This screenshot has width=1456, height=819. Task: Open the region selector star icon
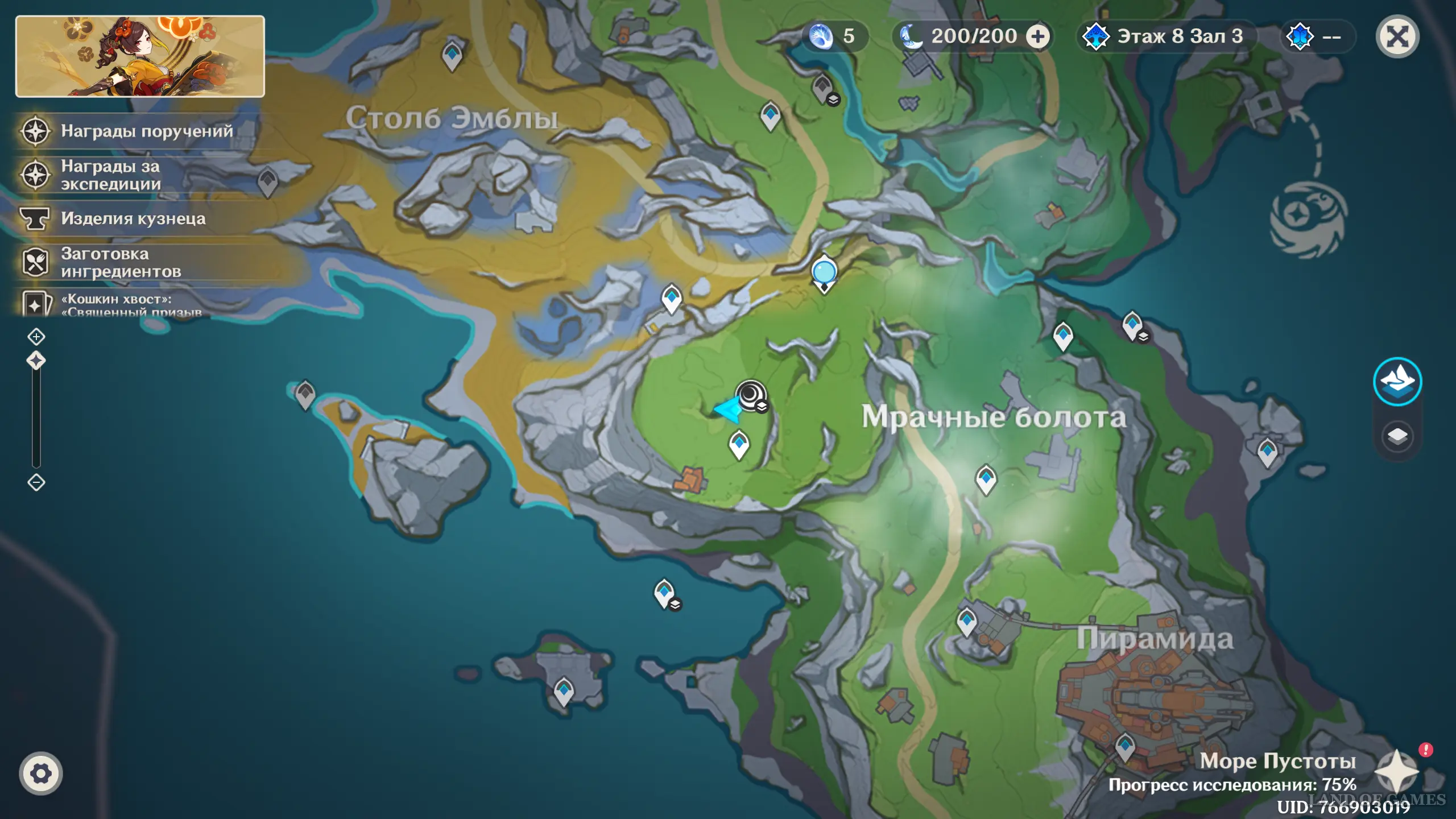click(1396, 772)
